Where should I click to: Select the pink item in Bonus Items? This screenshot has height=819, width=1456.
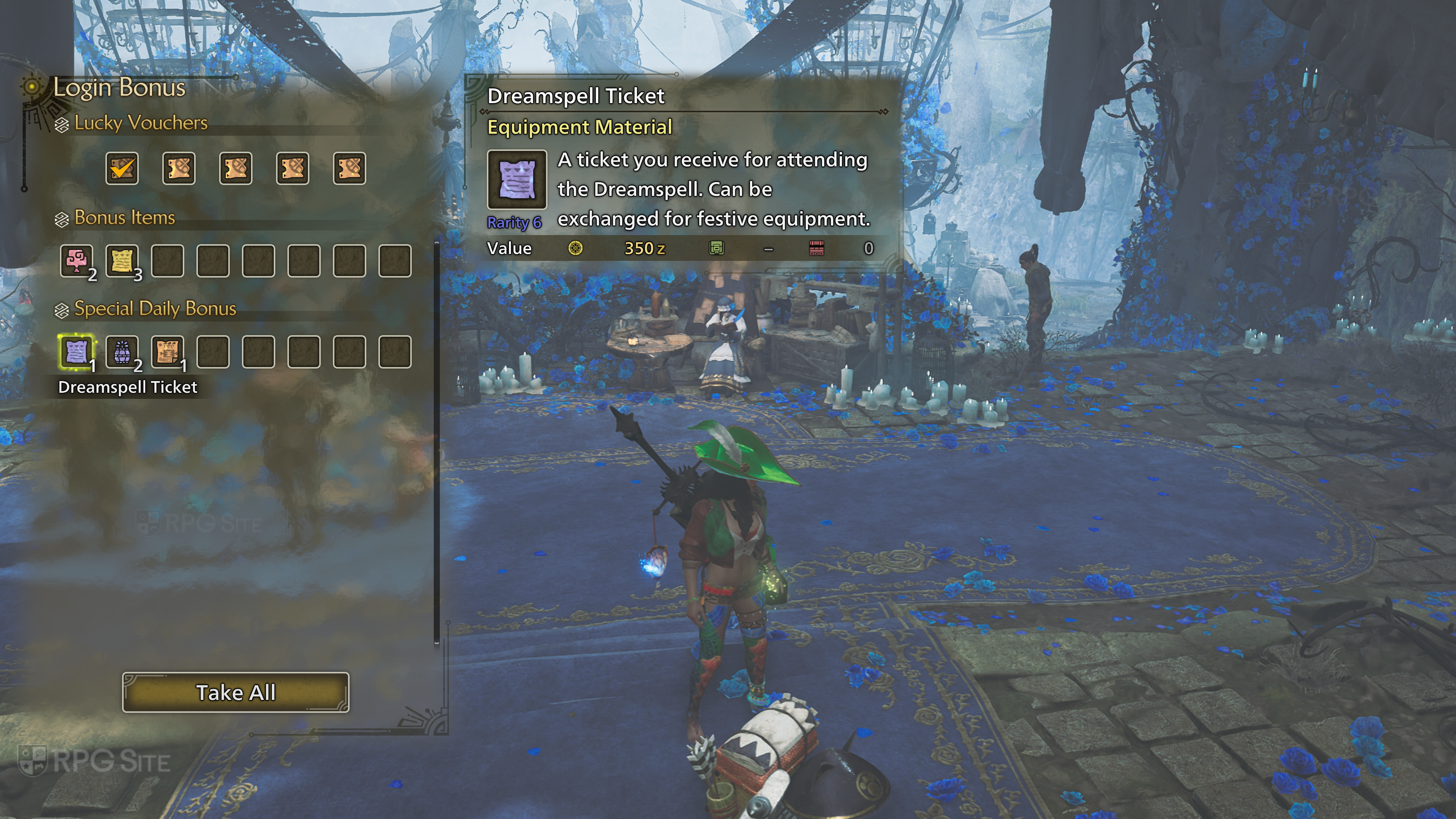76,260
